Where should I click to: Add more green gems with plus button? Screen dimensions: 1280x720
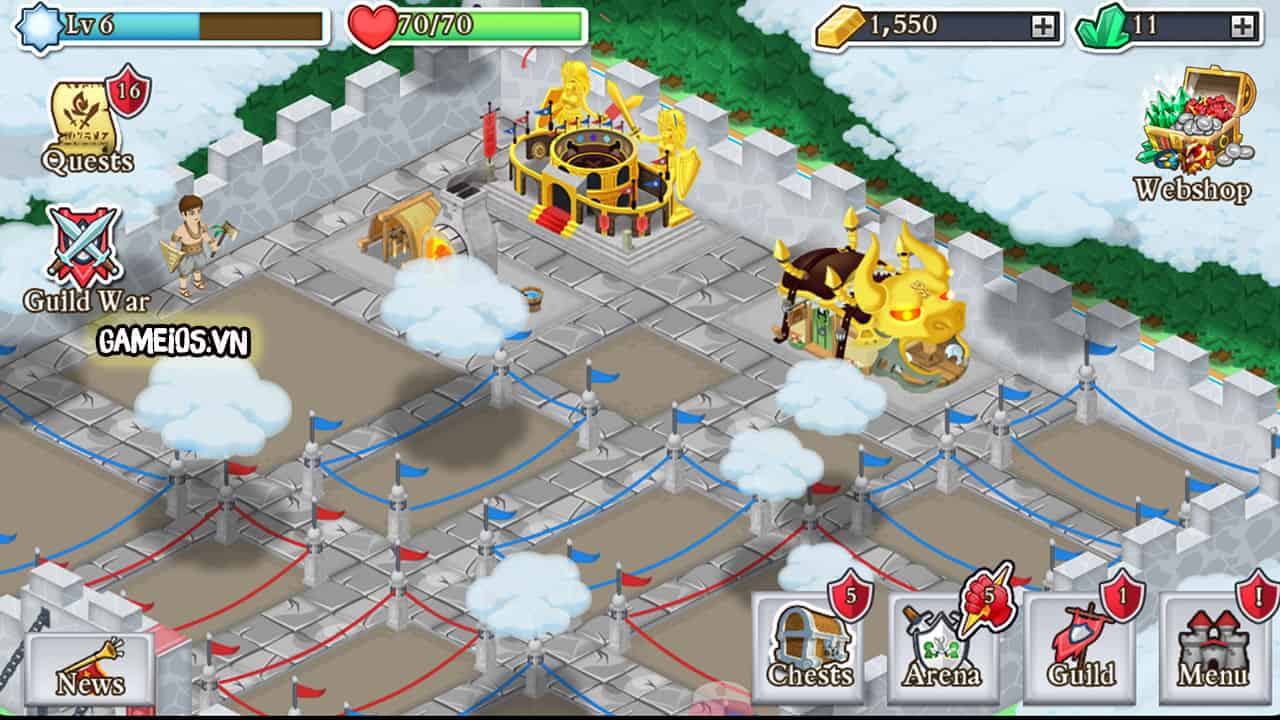point(1243,27)
